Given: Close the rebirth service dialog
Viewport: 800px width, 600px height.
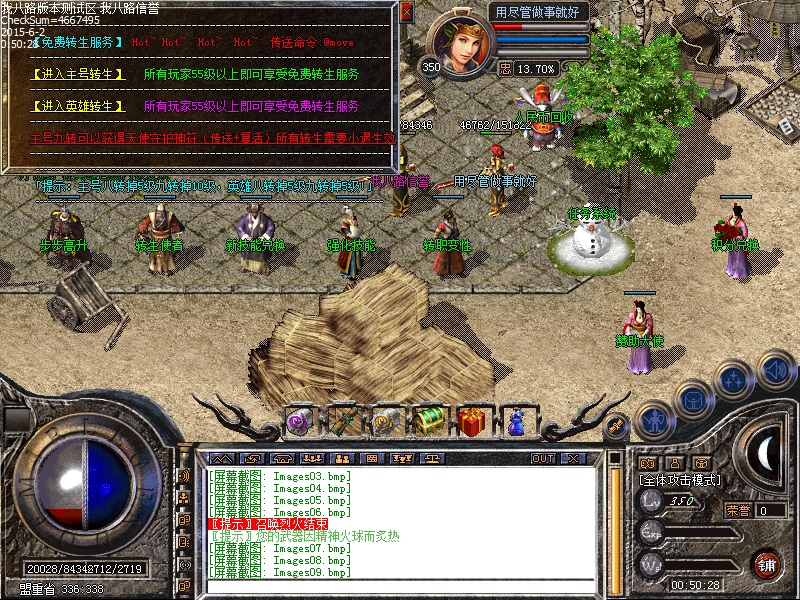Looking at the screenshot, I should coord(406,13).
